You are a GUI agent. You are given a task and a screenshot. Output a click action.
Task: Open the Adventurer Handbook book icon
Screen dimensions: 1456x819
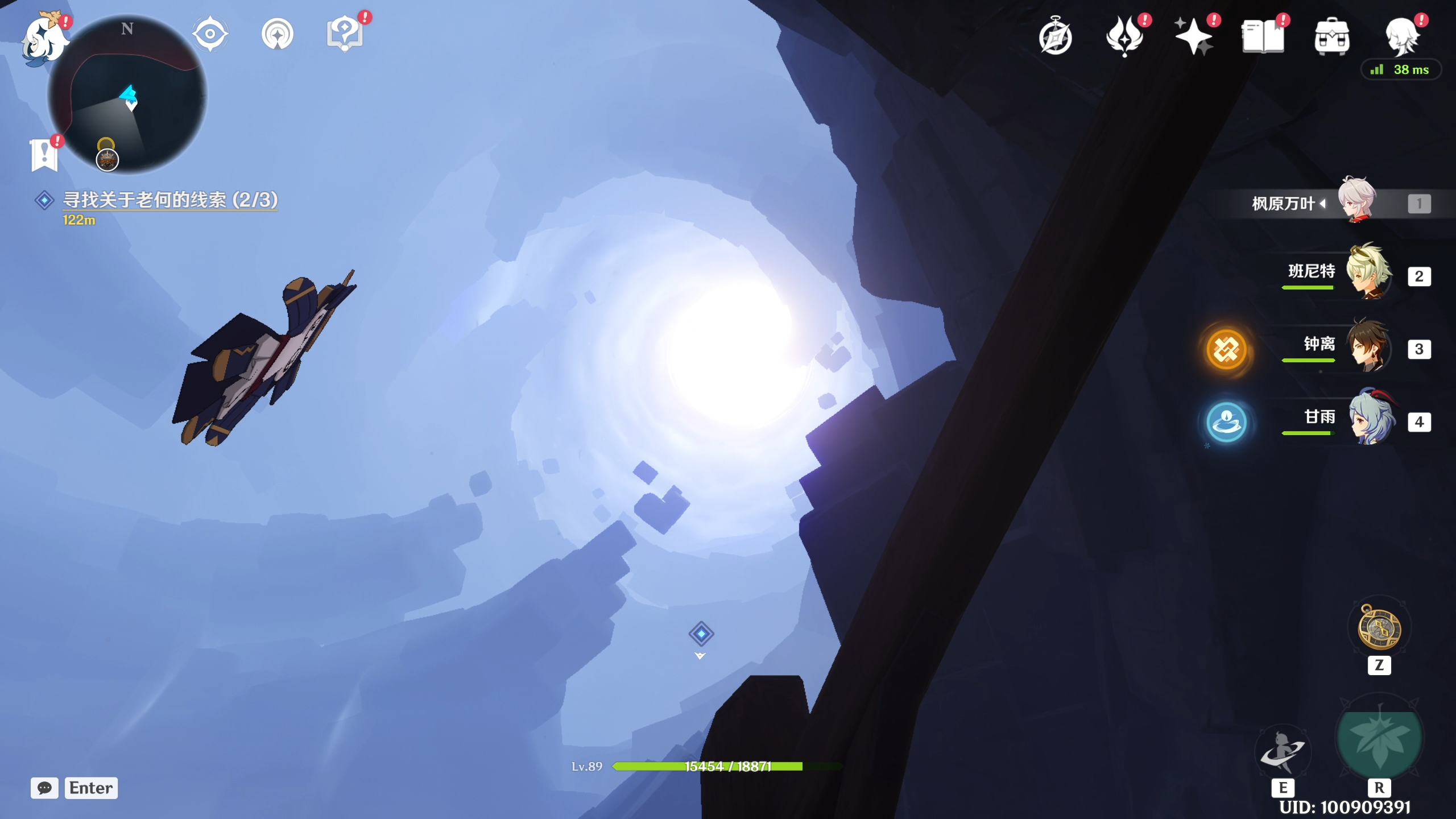tap(1263, 36)
